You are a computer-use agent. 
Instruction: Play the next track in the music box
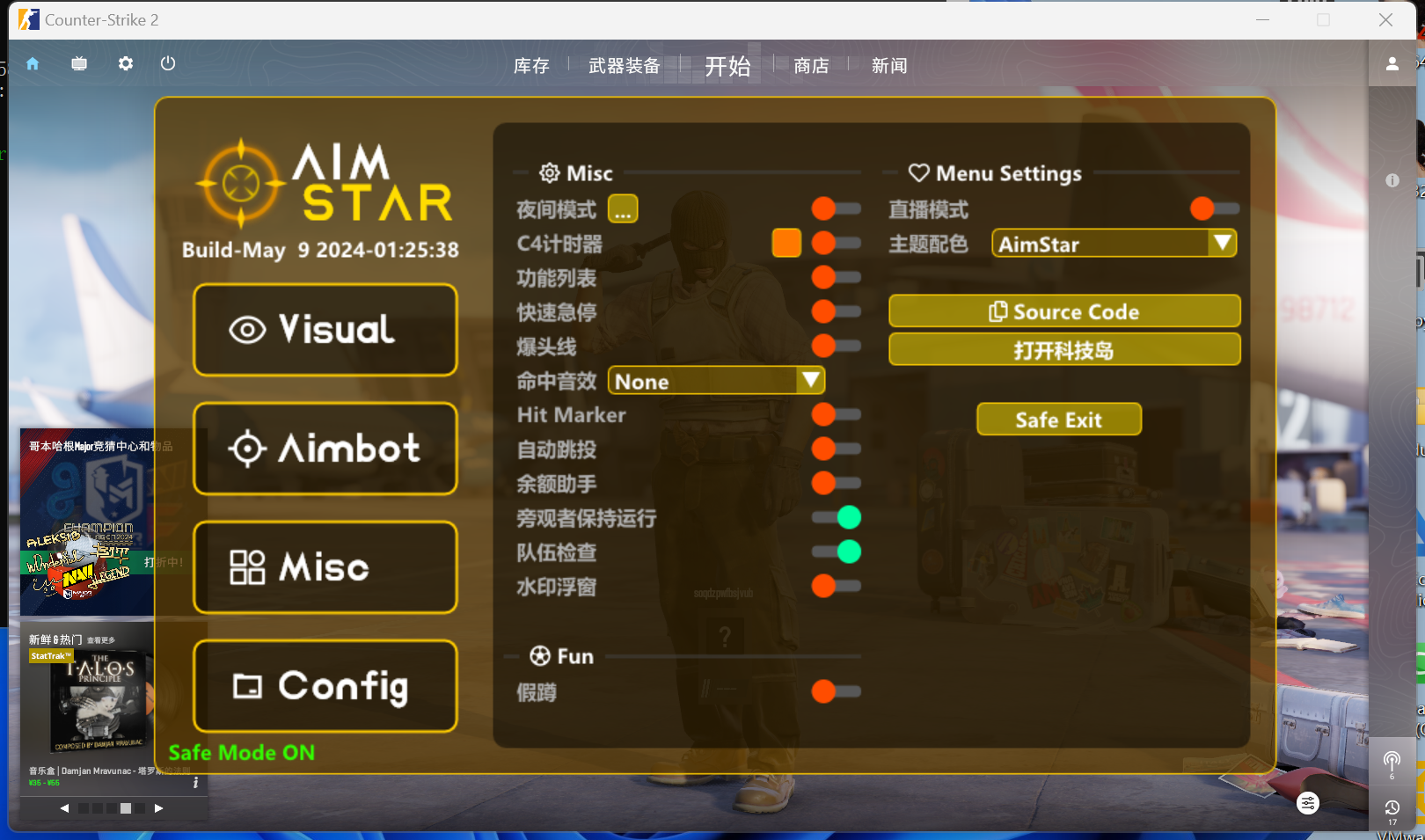coord(158,807)
